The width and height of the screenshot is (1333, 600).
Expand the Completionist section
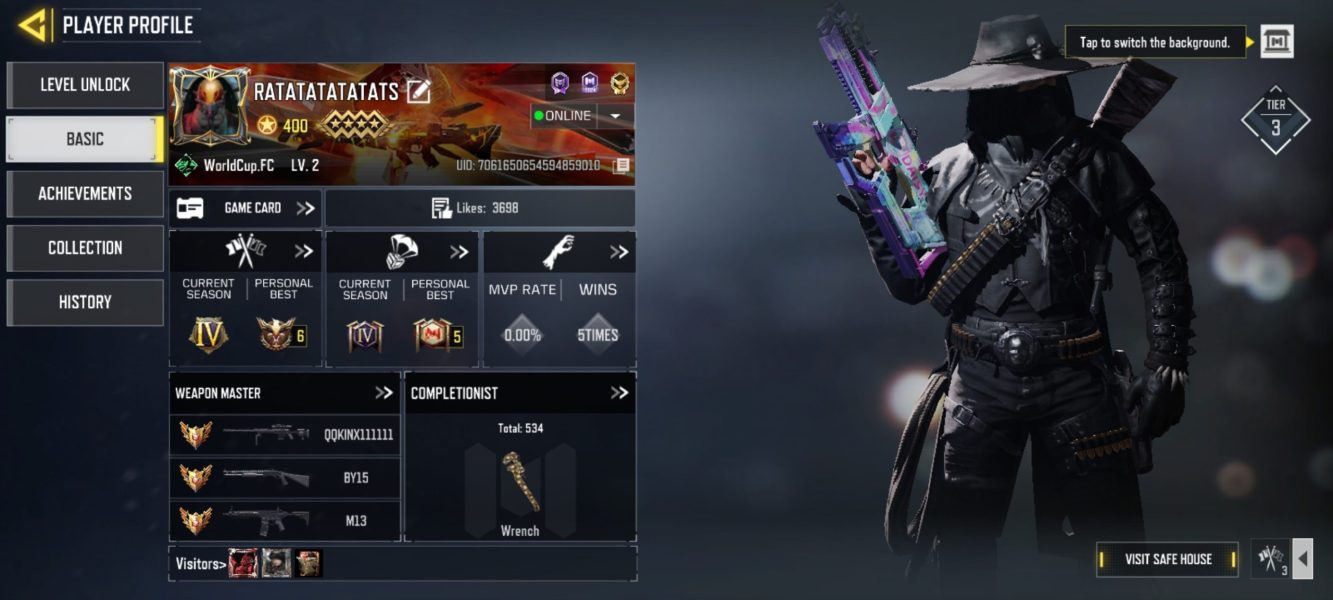pos(619,393)
